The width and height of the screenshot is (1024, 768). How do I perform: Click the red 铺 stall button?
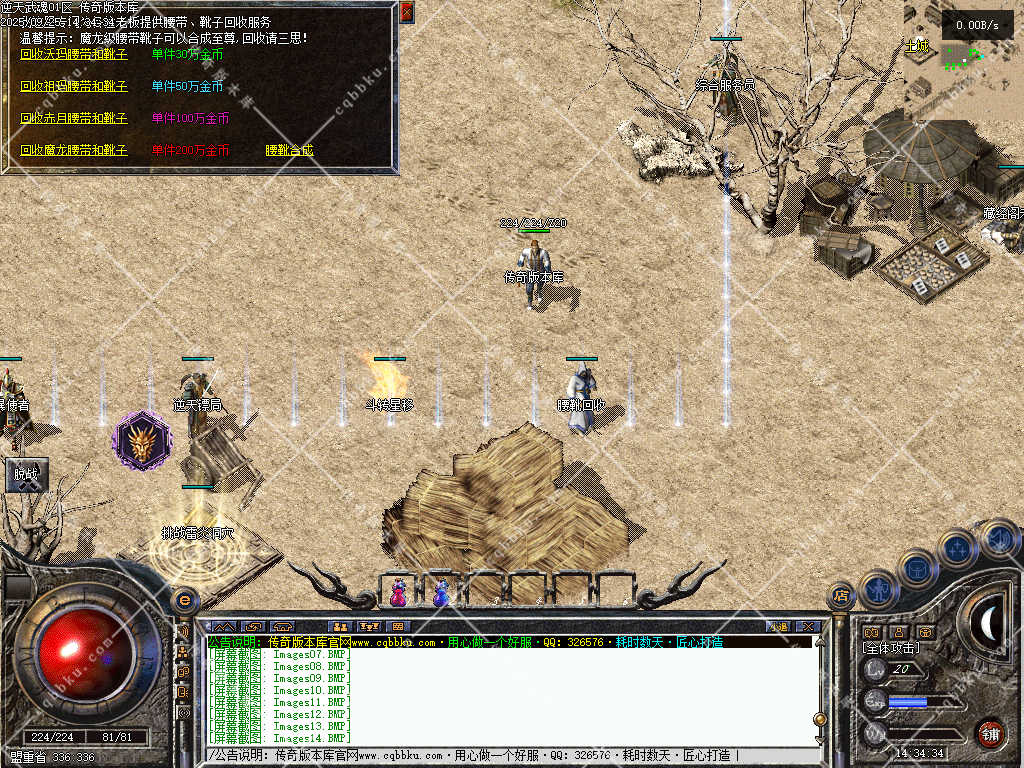click(990, 733)
